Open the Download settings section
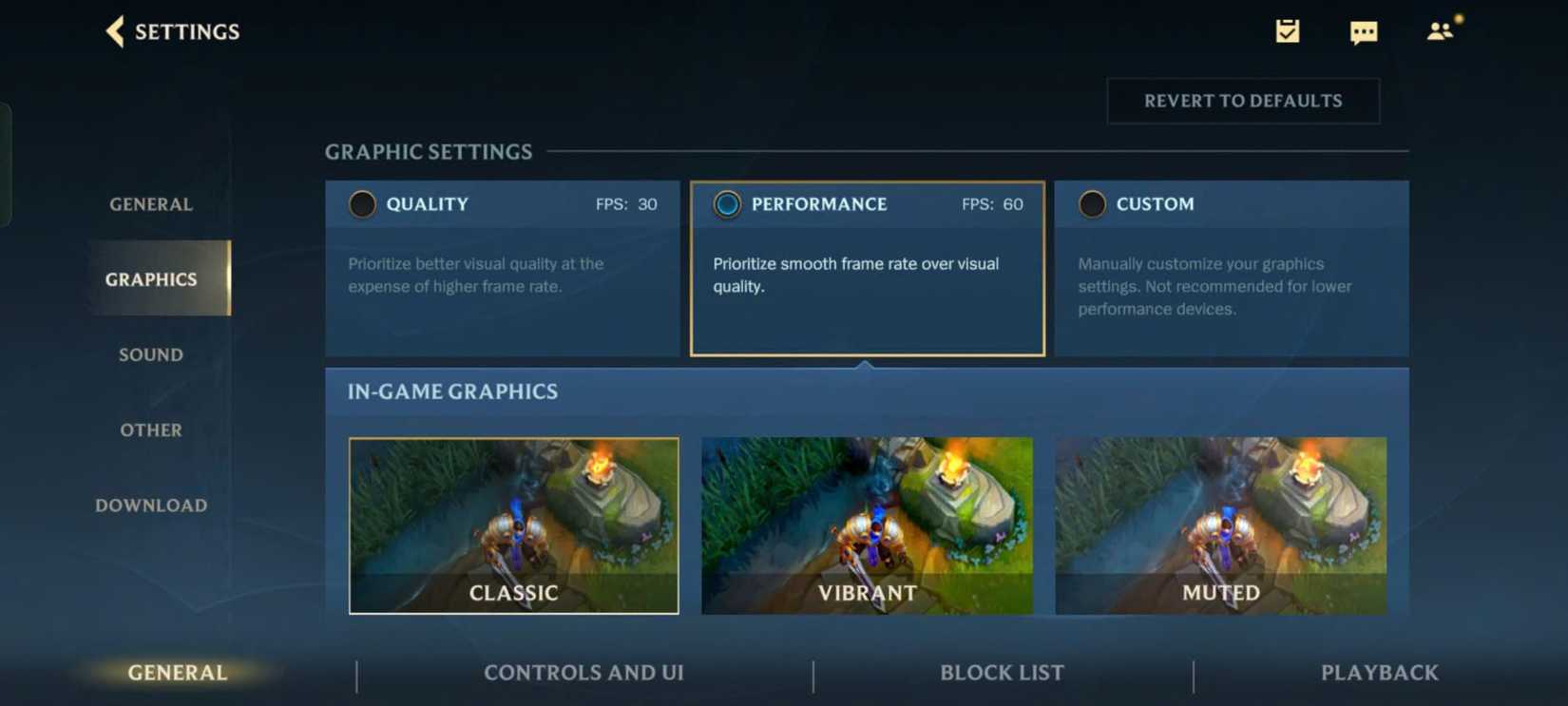Screen dimensions: 1568x706 [x=150, y=505]
